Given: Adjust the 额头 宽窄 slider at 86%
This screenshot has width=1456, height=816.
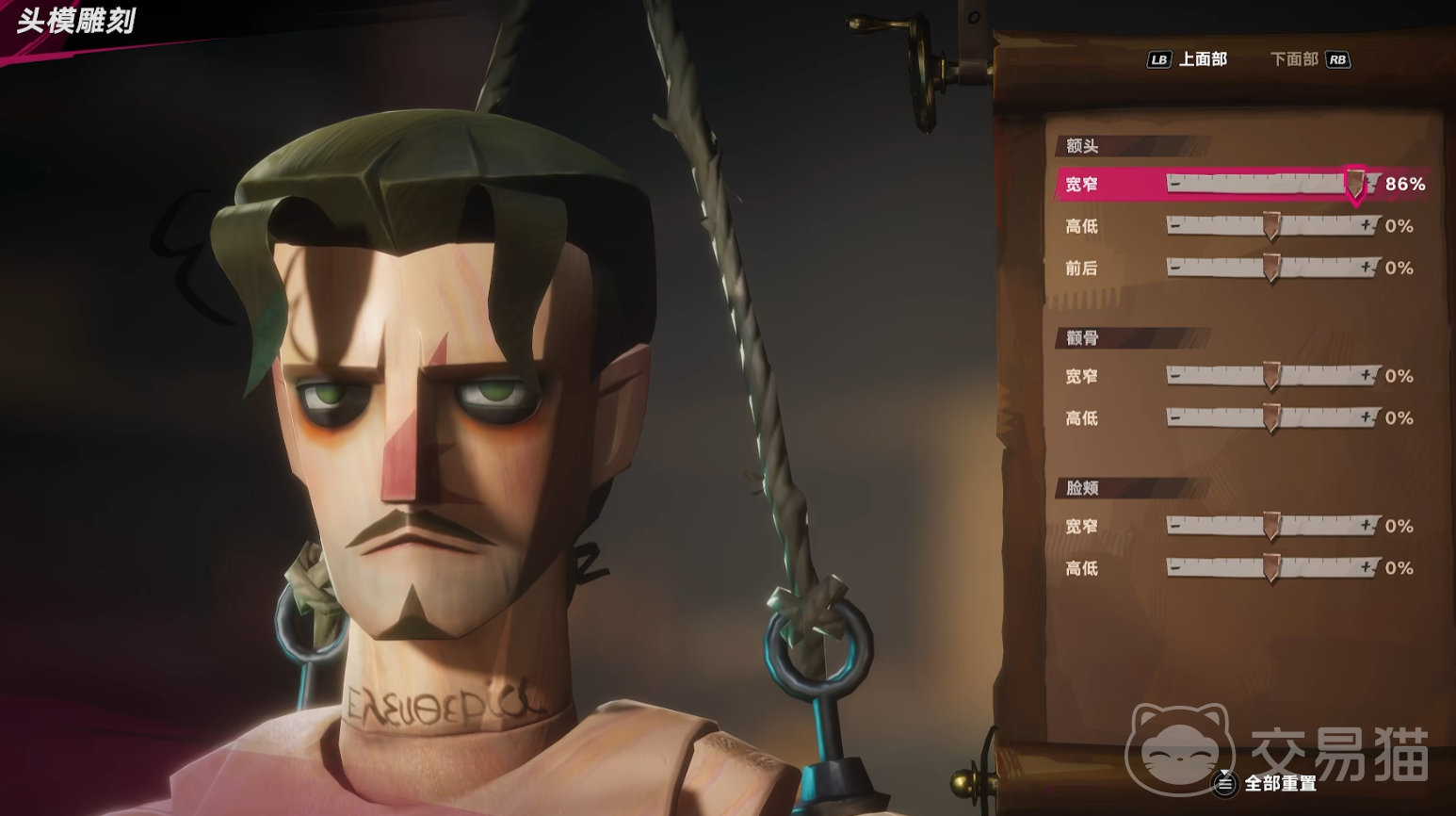Looking at the screenshot, I should [x=1355, y=184].
